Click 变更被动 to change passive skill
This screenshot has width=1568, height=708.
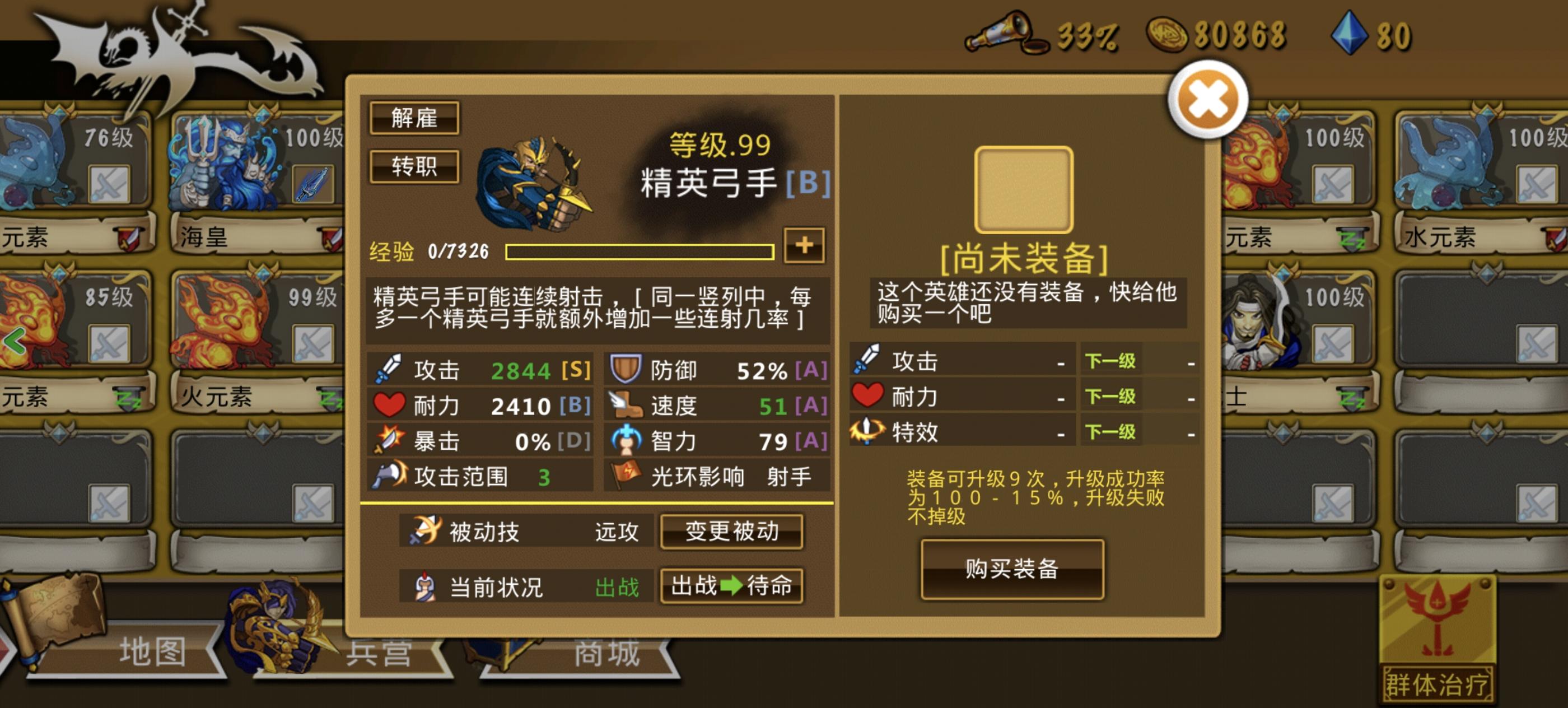click(732, 531)
